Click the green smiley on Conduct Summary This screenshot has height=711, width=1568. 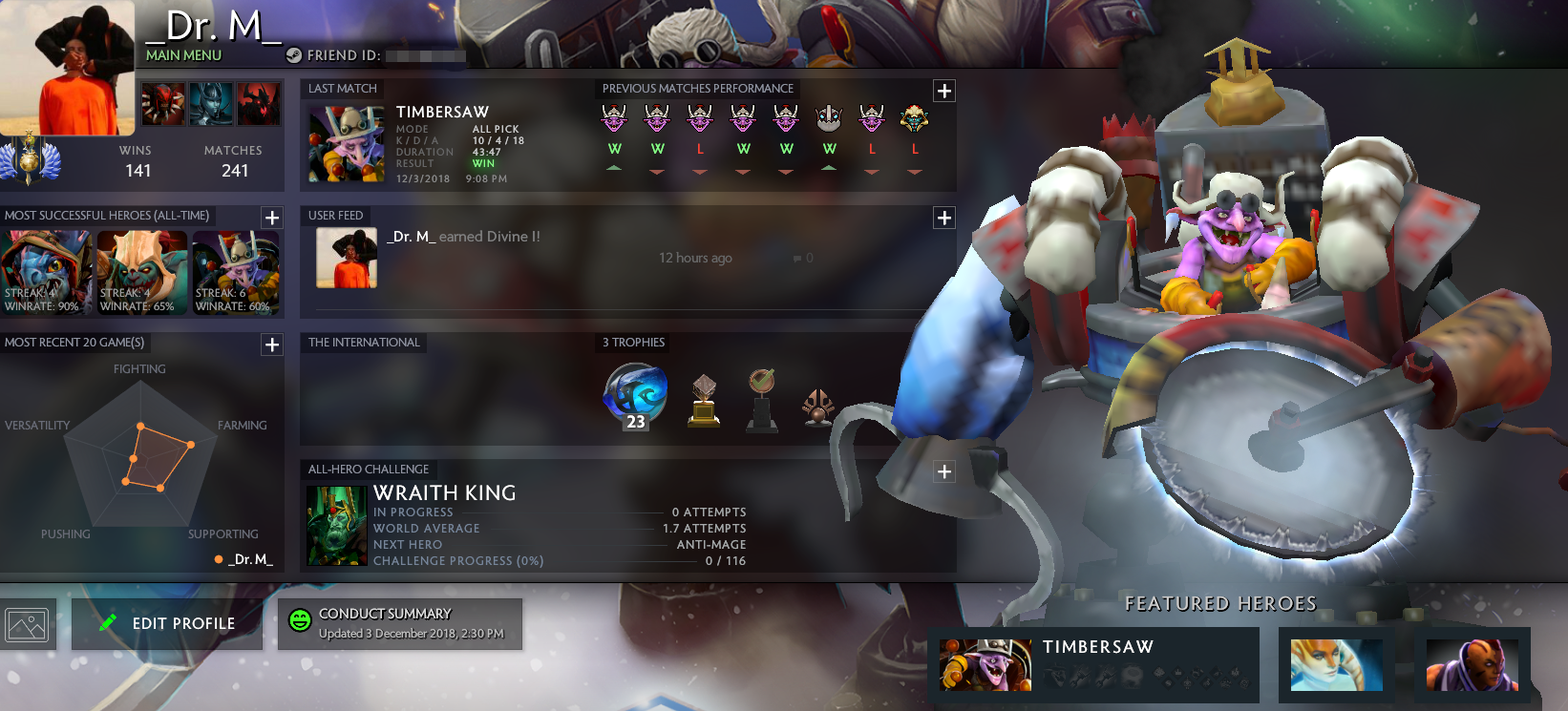point(300,618)
